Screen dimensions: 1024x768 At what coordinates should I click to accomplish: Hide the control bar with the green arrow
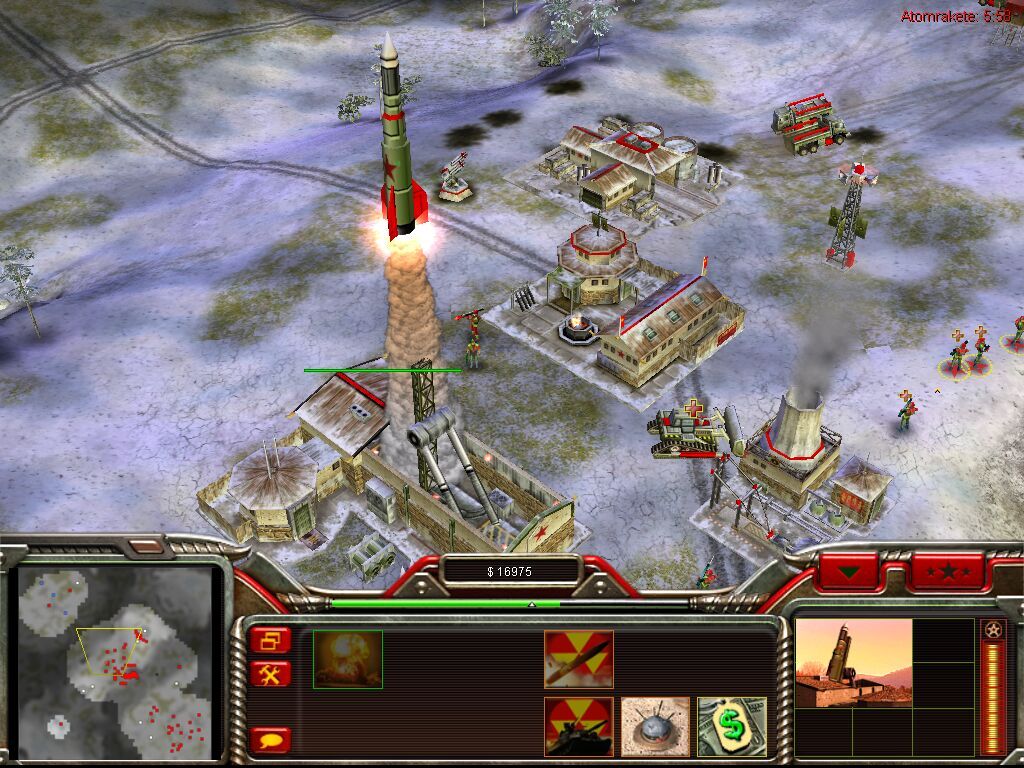click(x=849, y=572)
